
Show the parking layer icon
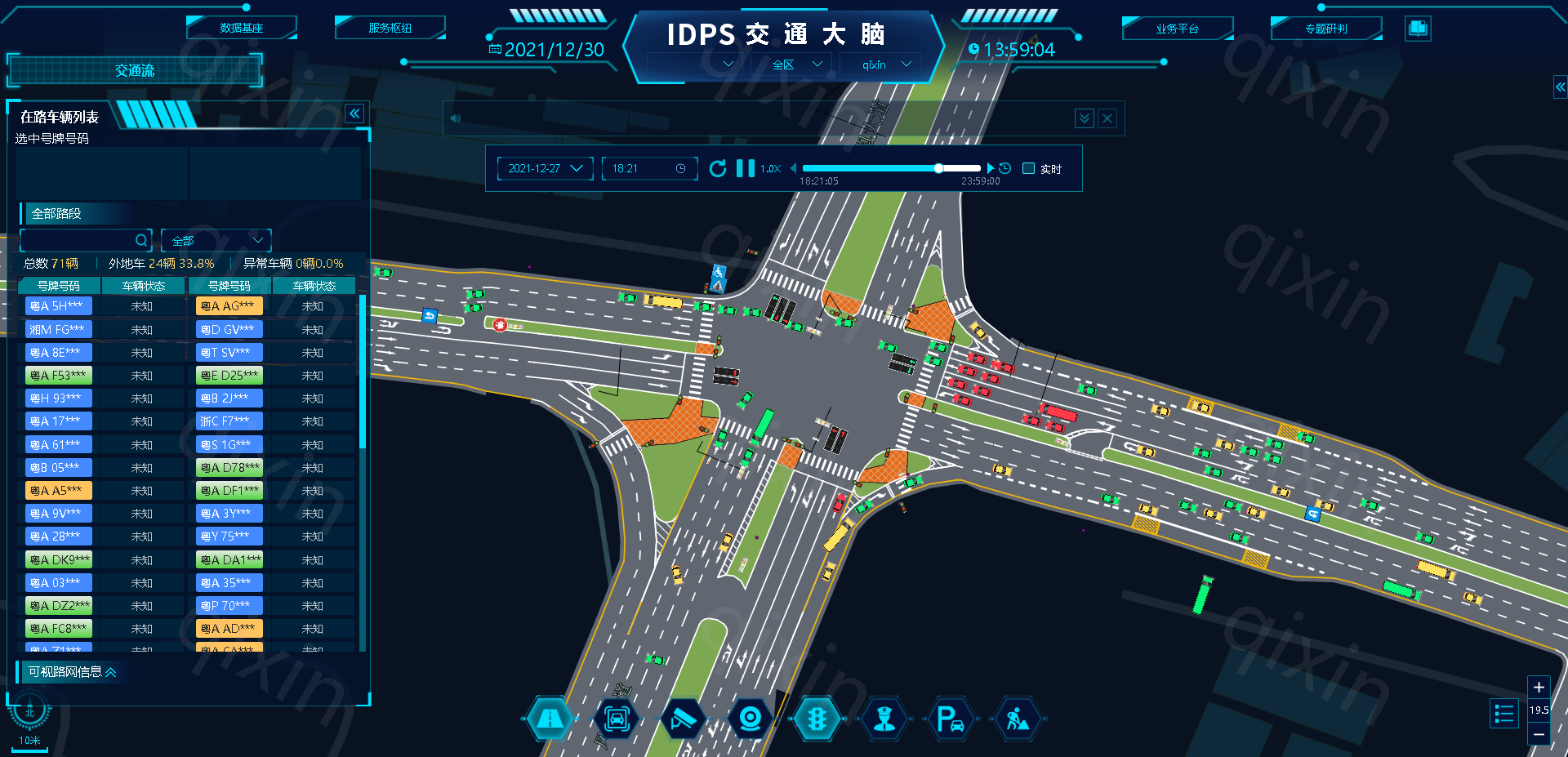click(950, 719)
